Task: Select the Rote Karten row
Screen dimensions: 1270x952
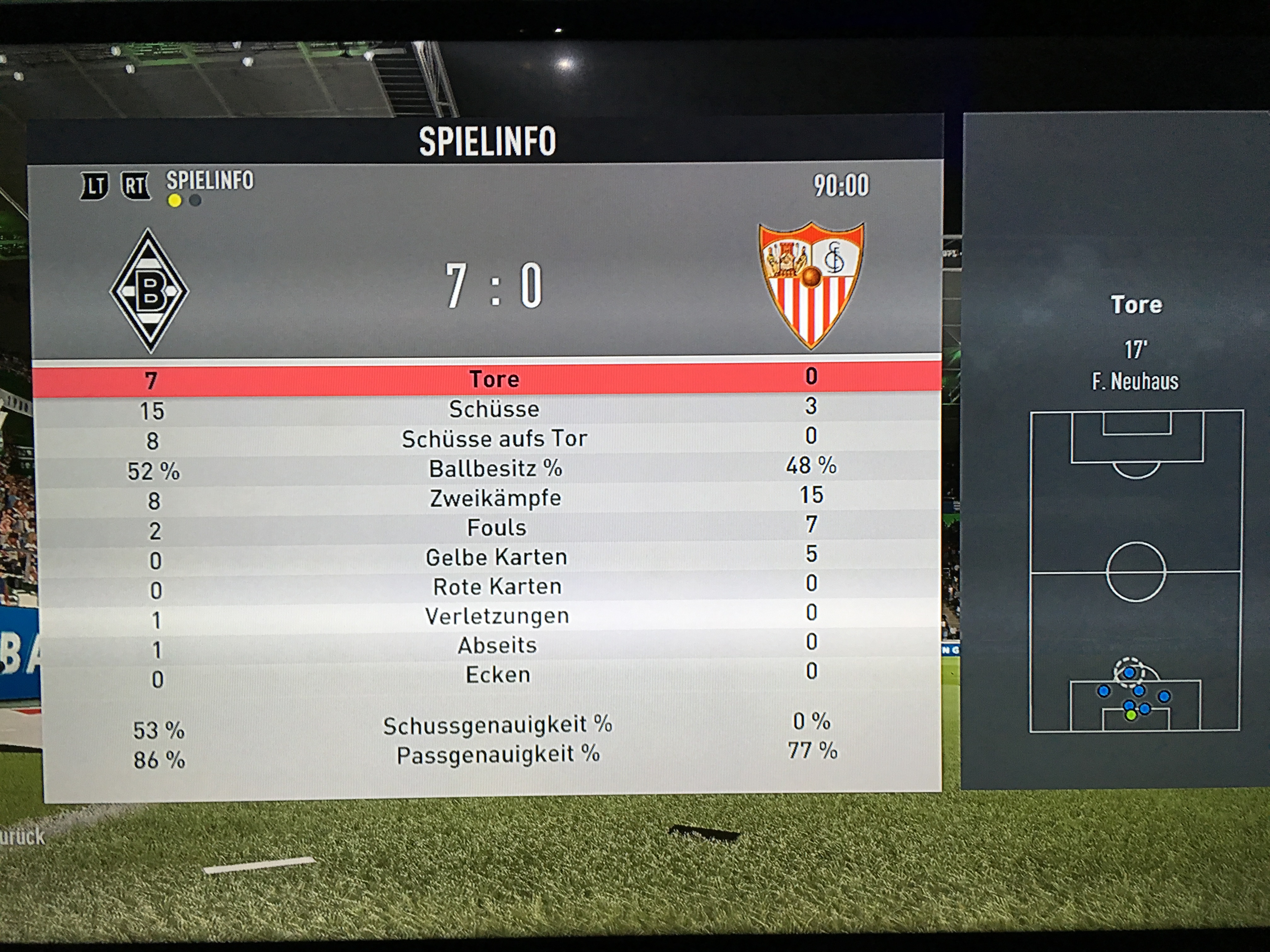Action: [497, 586]
